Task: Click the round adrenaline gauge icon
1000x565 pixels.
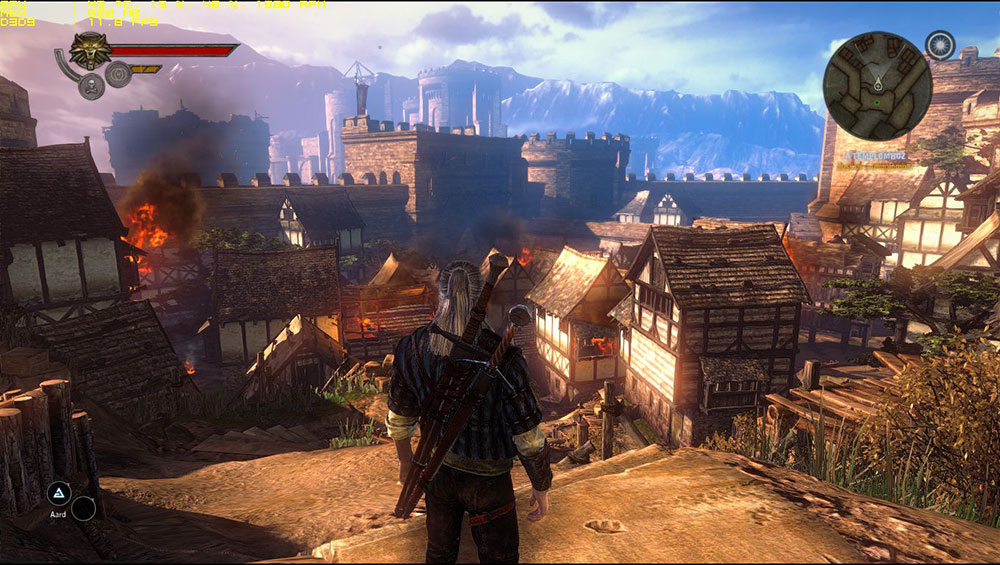Action: (118, 74)
